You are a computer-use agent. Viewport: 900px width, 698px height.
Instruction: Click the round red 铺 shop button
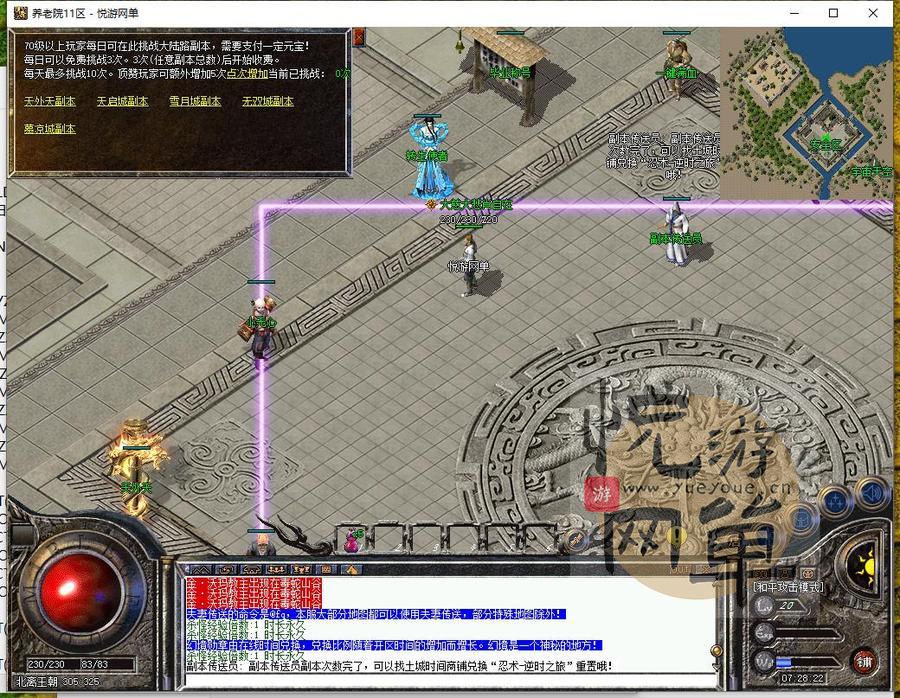click(x=864, y=660)
